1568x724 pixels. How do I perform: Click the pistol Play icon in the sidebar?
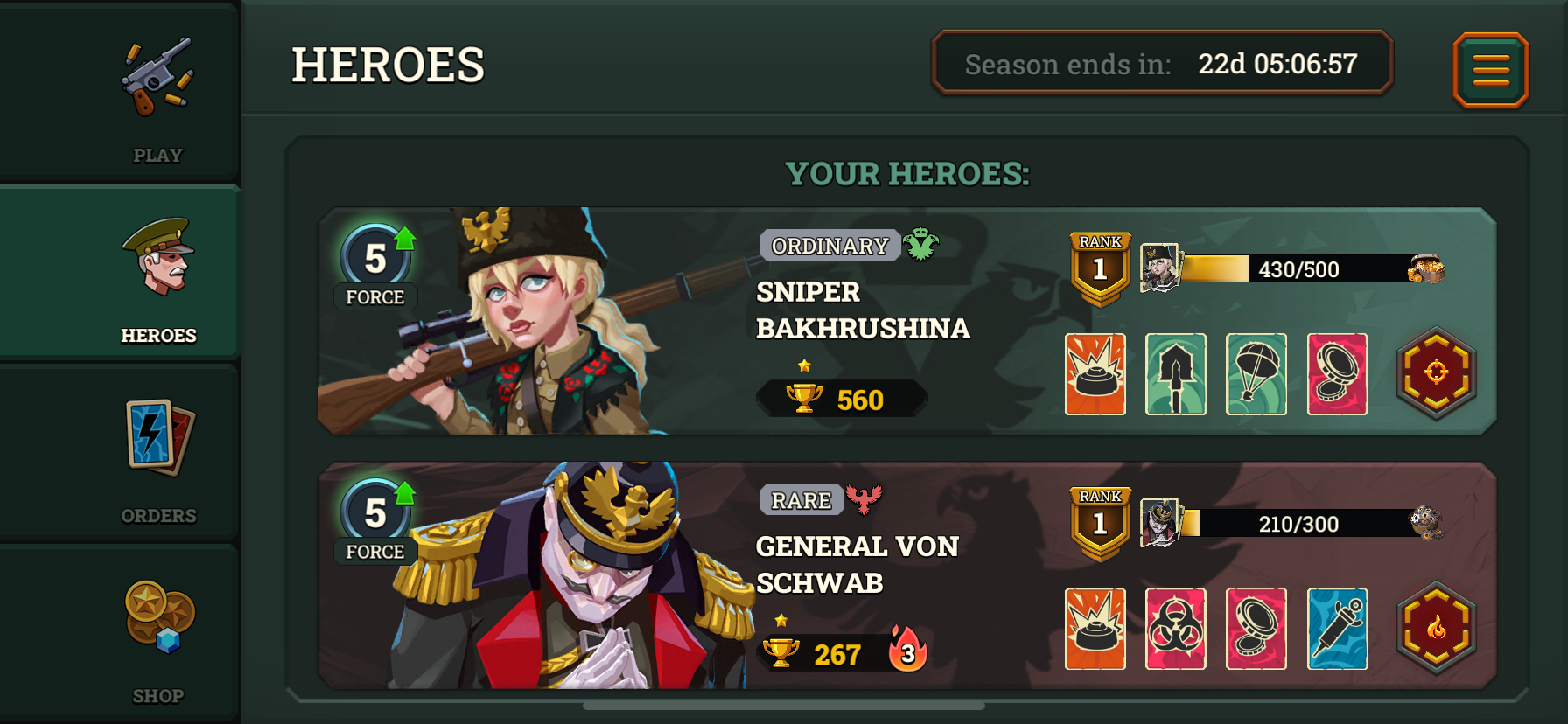(x=157, y=74)
